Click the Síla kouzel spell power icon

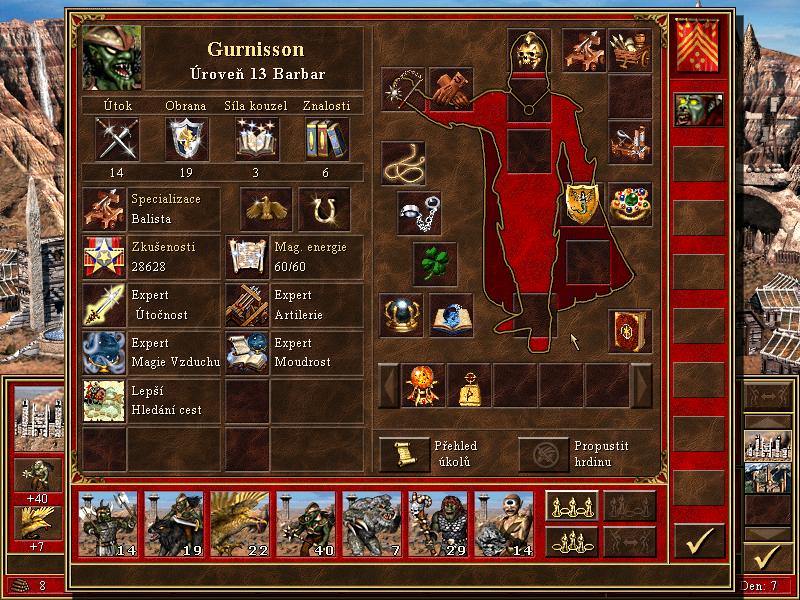257,139
